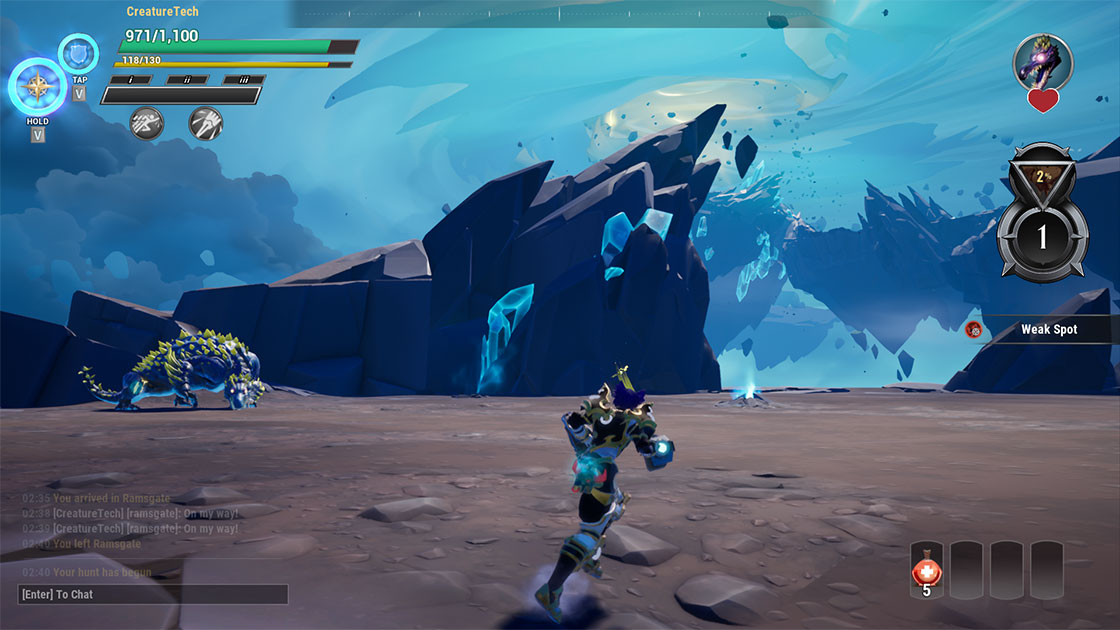
Task: Click the behemoth portrait icon
Action: [1043, 62]
